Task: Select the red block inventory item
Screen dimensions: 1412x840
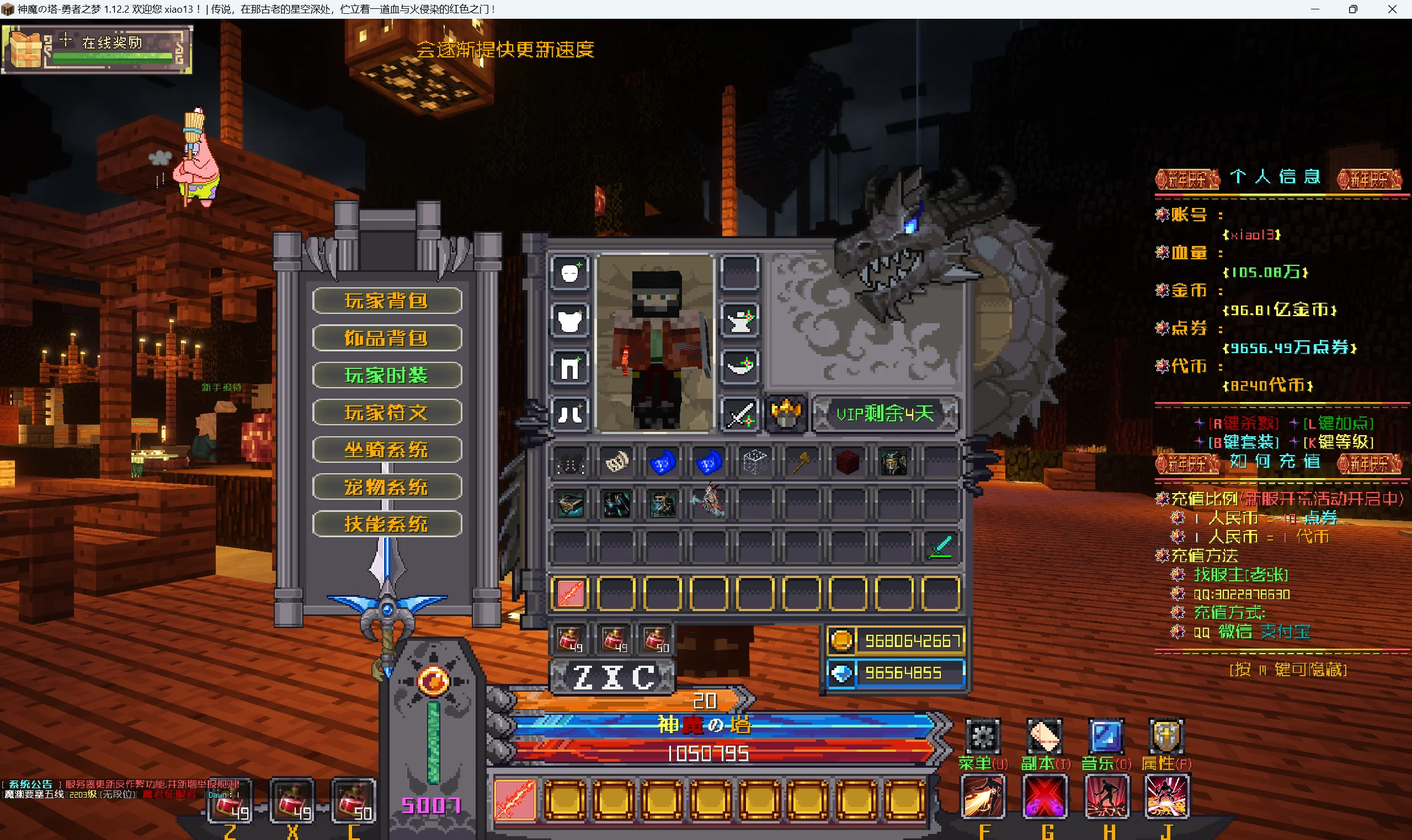Action: click(848, 463)
